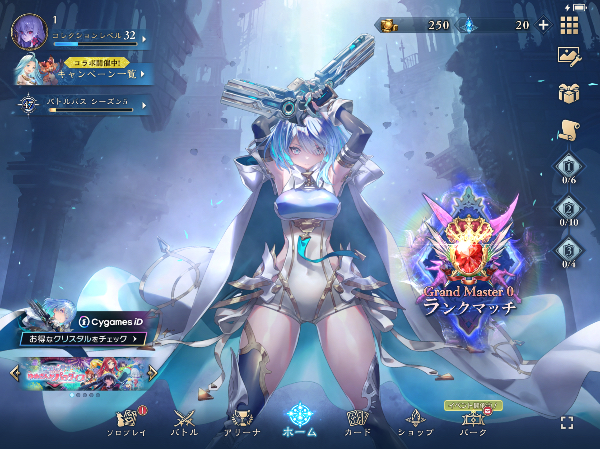
Task: Open the grid menu icon
Action: pos(569,25)
